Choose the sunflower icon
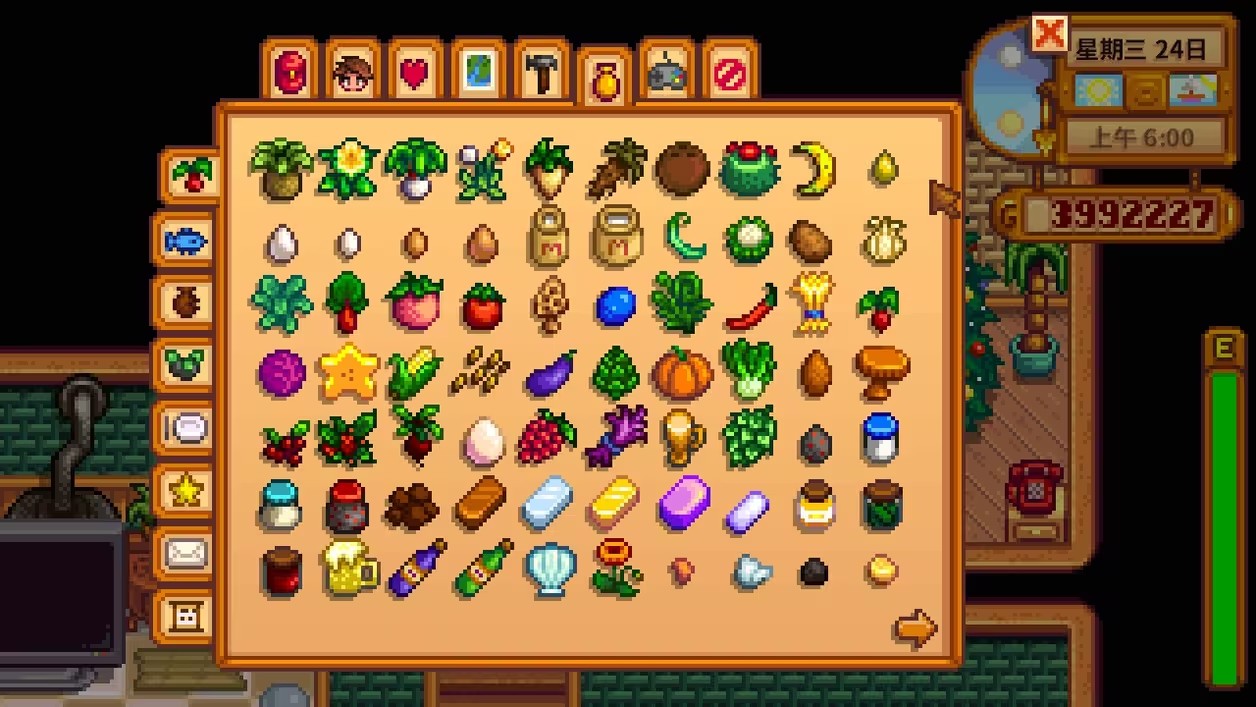Screen dimensions: 1256x707 (616, 568)
